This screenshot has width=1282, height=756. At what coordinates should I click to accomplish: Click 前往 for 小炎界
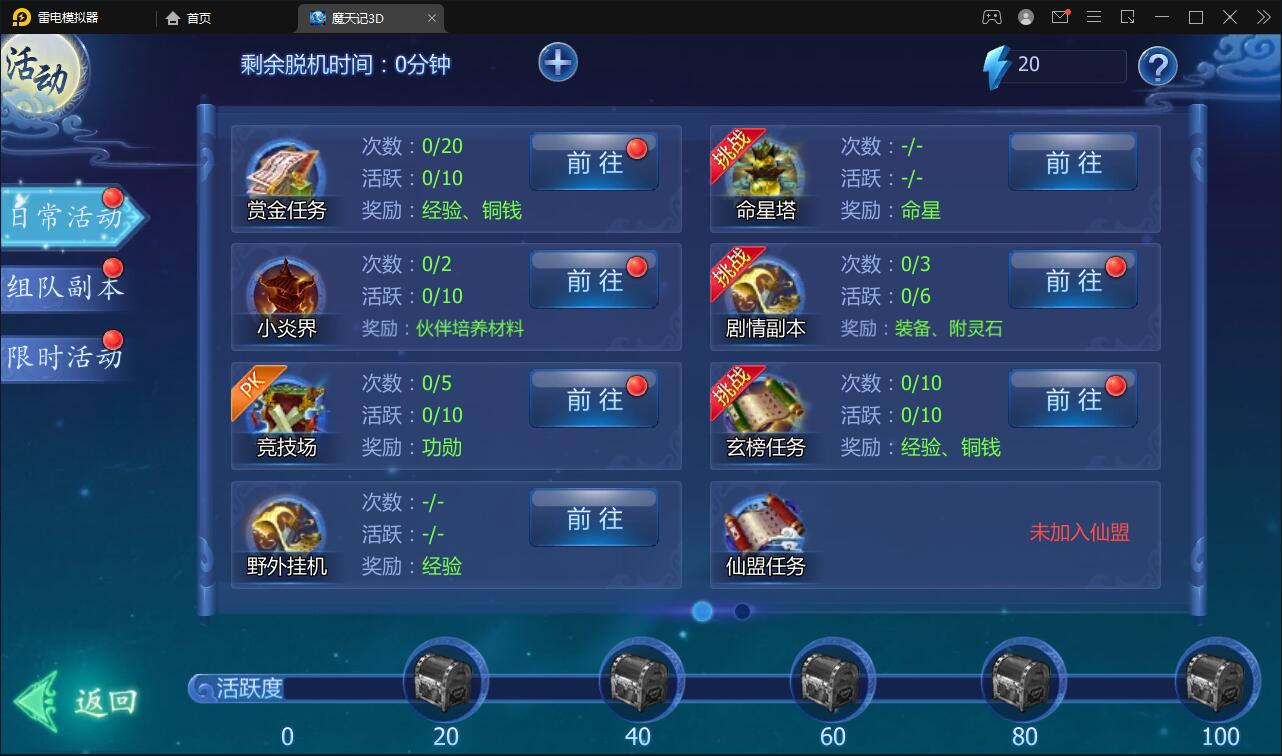594,281
